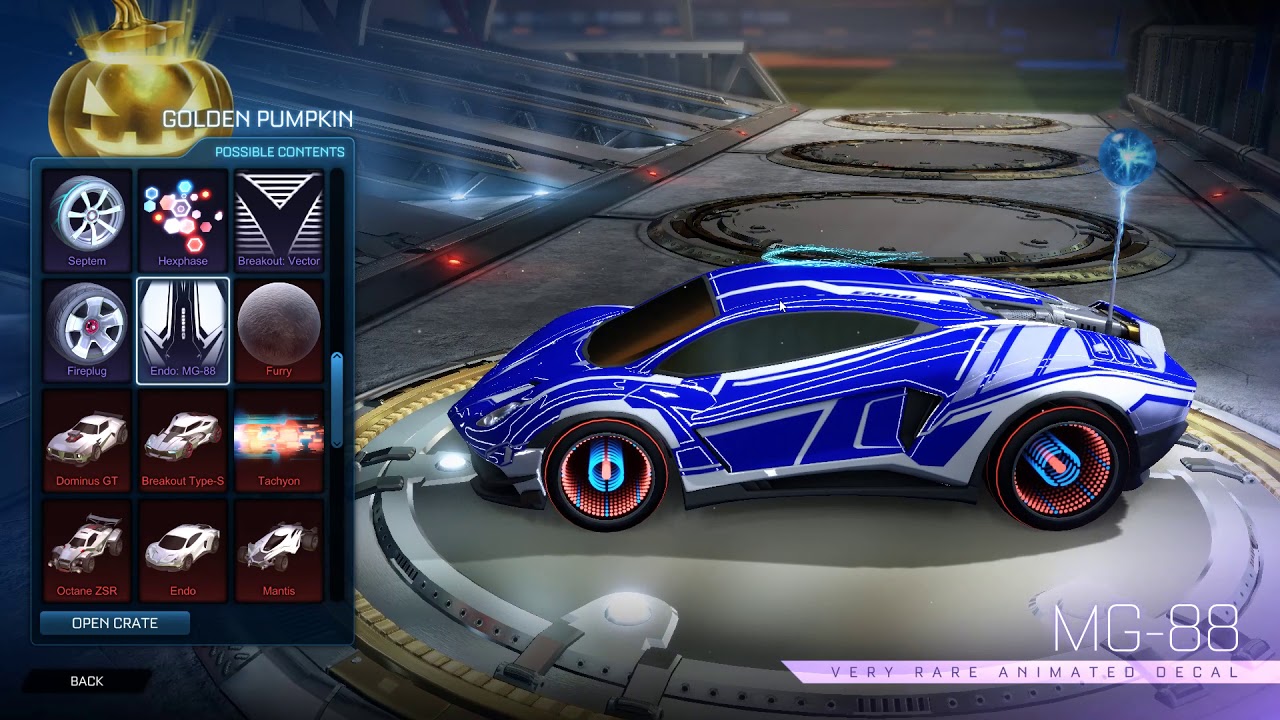Viewport: 1280px width, 720px height.
Task: Click the Open Crate button
Action: (x=116, y=623)
